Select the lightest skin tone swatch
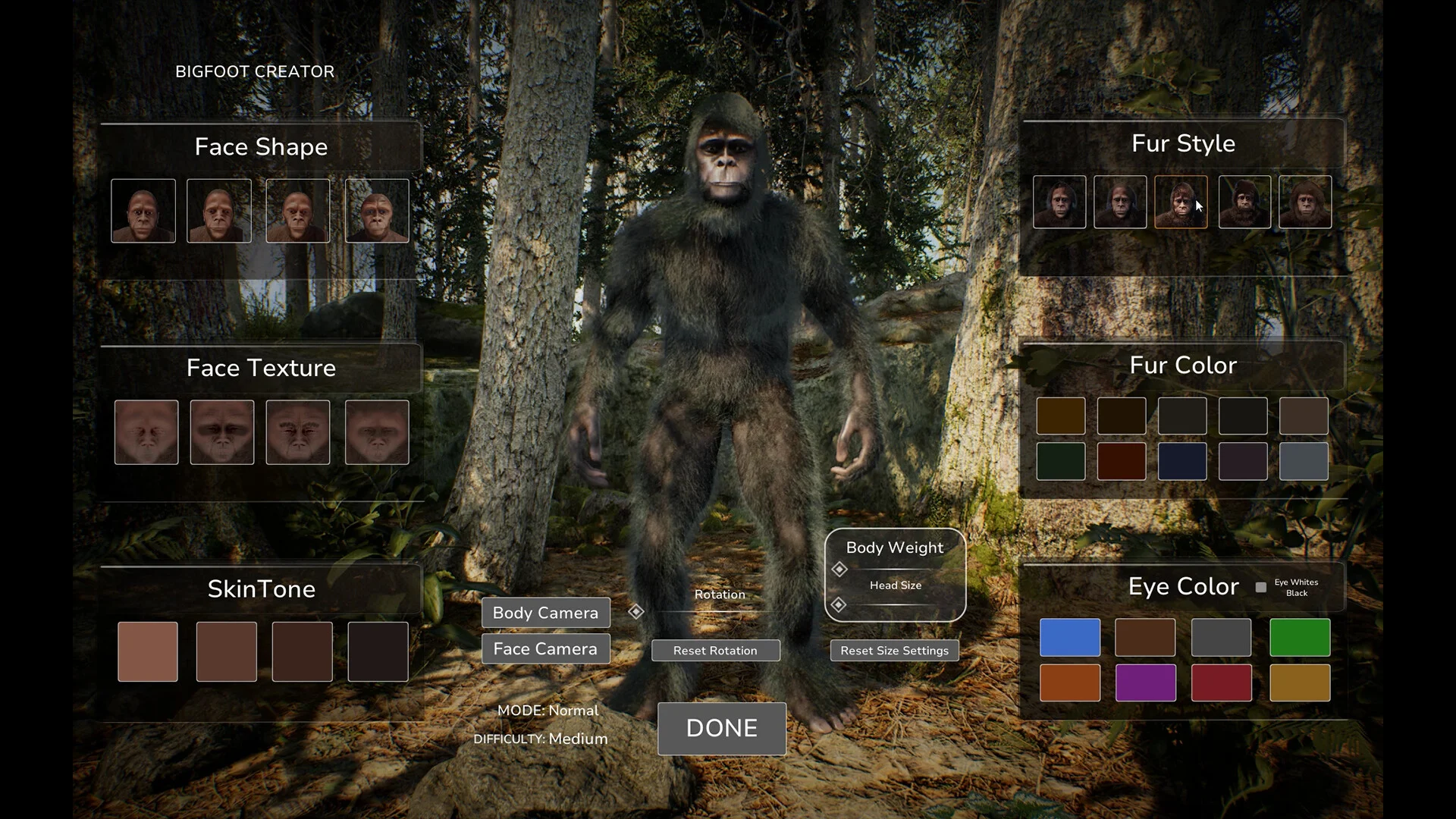1456x819 pixels. 148,651
